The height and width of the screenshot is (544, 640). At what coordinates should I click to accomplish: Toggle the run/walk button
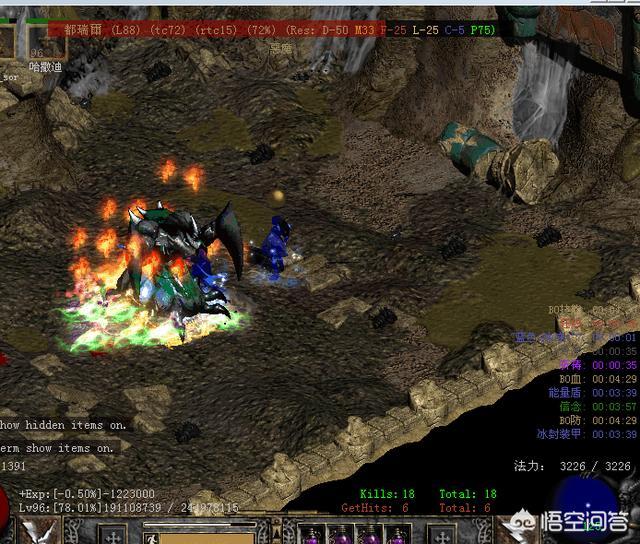152,537
